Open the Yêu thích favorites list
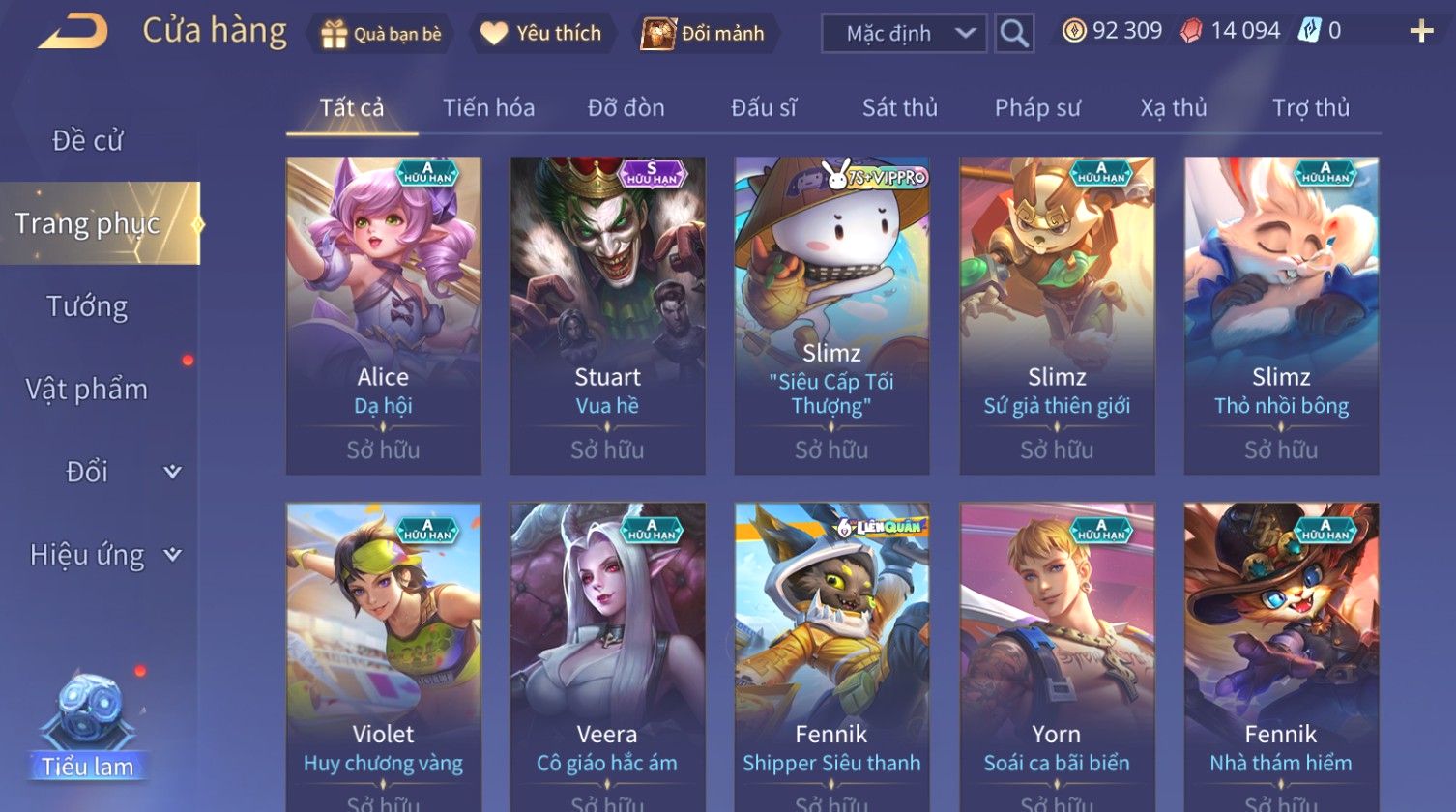The height and width of the screenshot is (812, 1456). click(x=541, y=34)
